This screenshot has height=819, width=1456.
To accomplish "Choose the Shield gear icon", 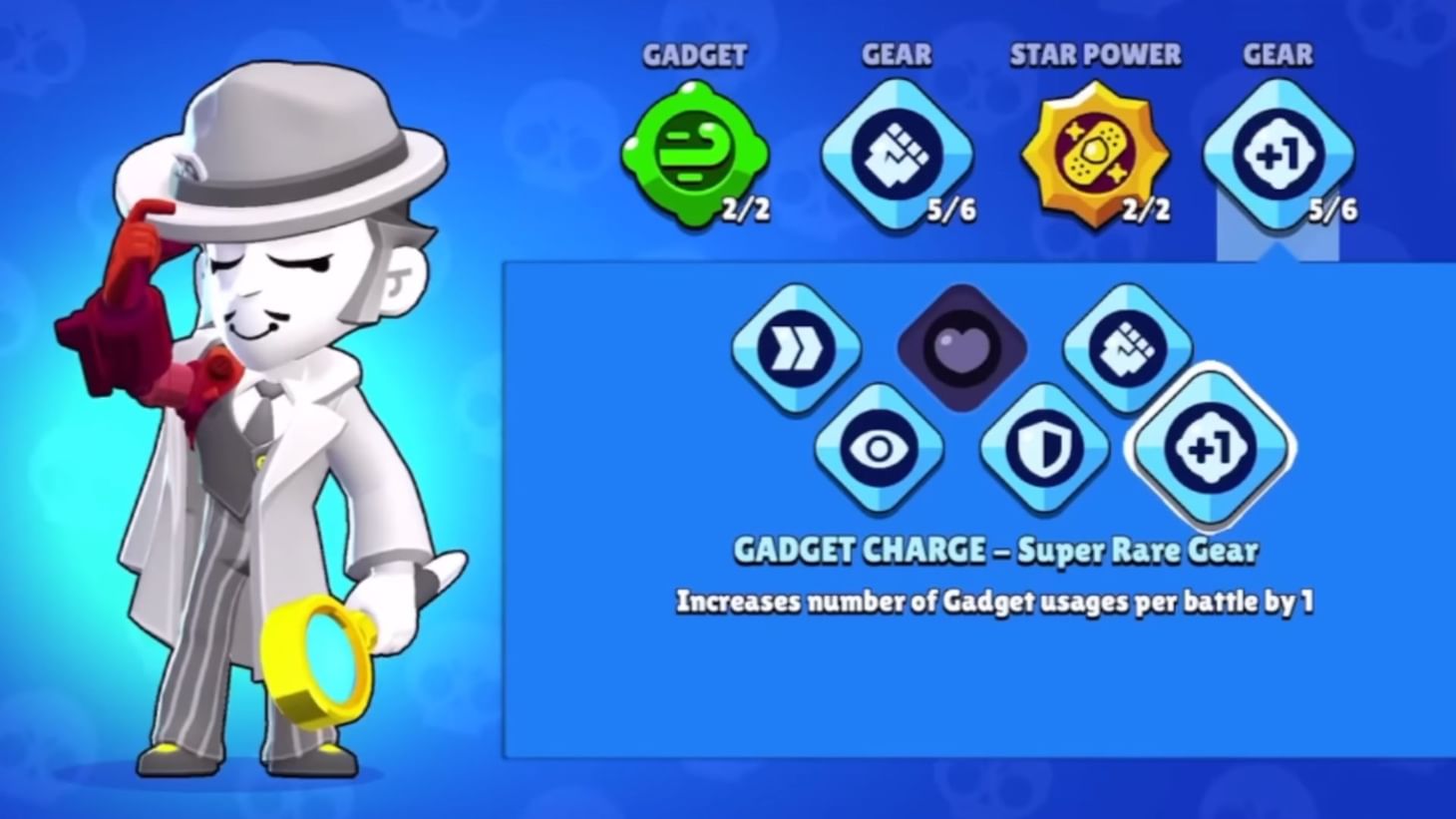I will click(x=1045, y=449).
